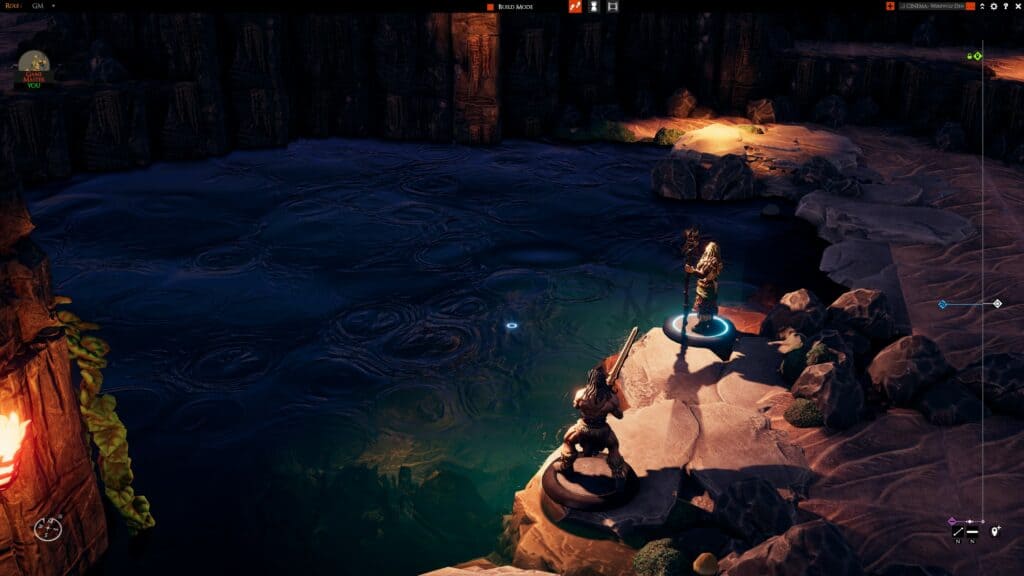Open the settings gear icon
The width and height of the screenshot is (1024, 576).
coord(993,7)
